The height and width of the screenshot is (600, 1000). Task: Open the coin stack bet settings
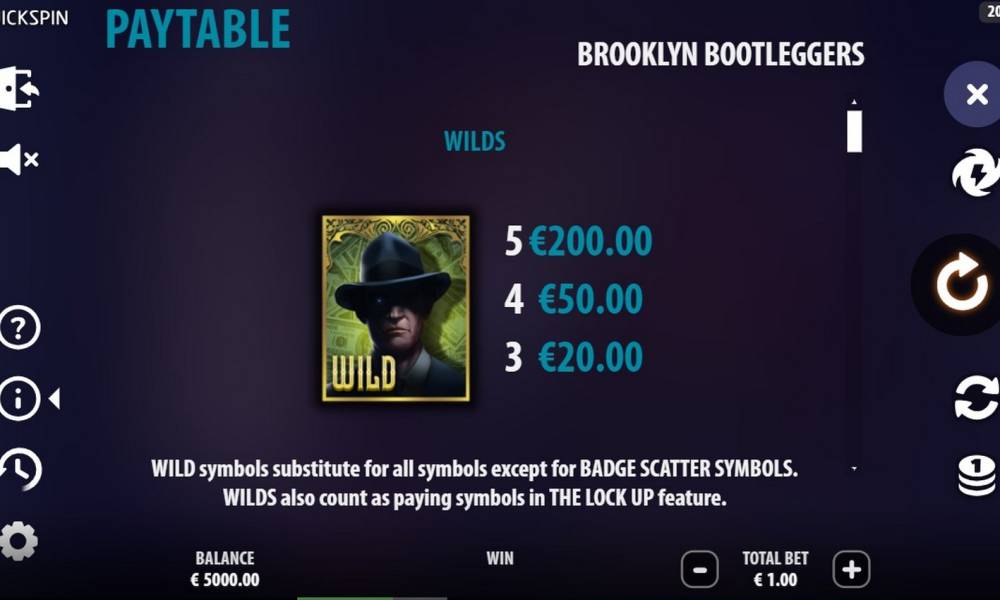(x=977, y=475)
